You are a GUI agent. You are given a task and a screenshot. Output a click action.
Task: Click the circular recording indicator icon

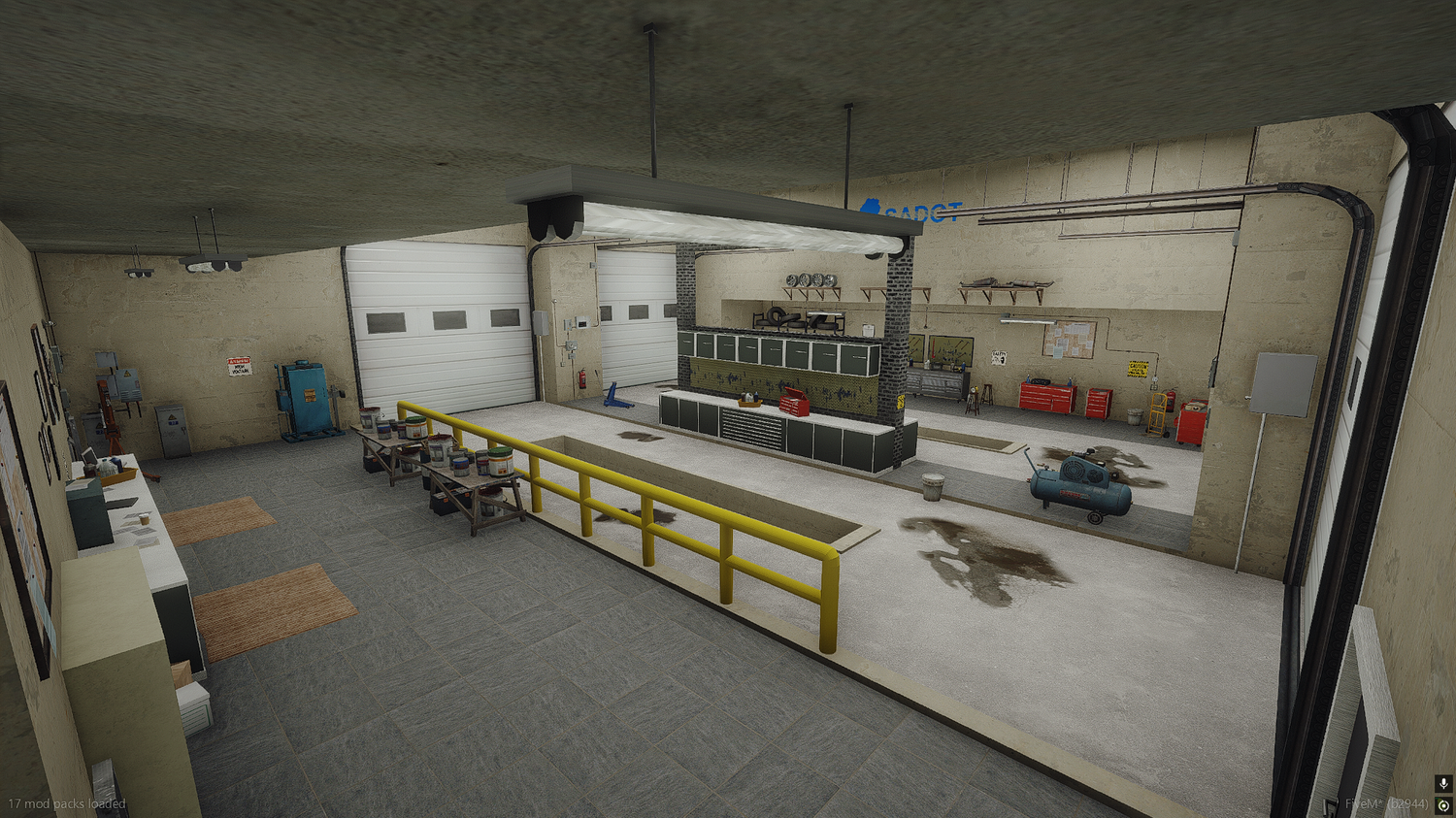(x=1443, y=805)
